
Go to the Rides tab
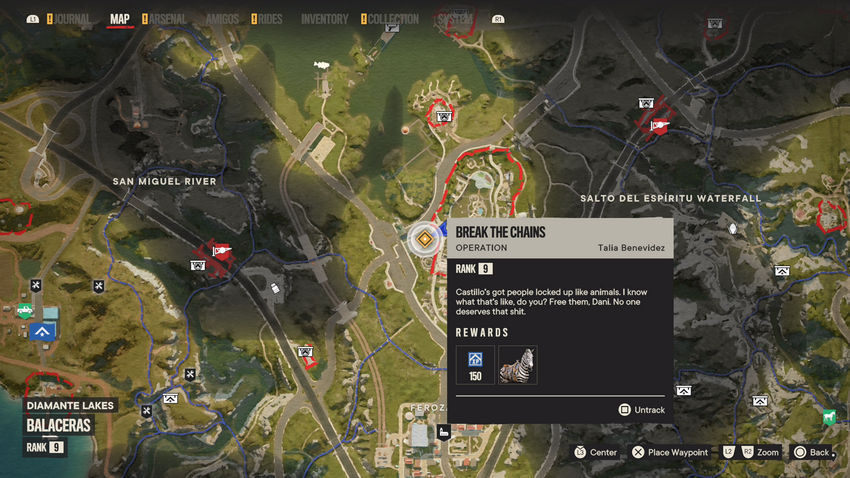click(267, 19)
